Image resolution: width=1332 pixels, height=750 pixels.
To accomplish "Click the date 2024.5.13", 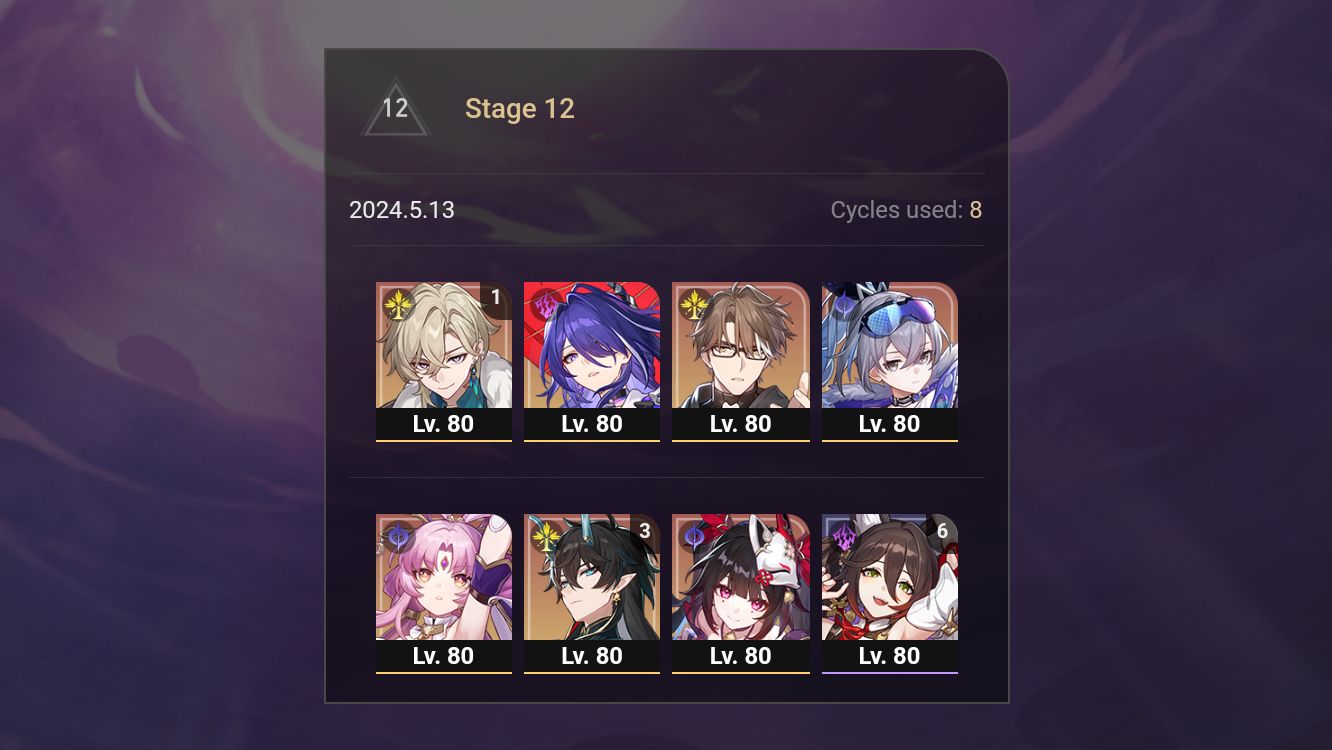I will pyautogui.click(x=402, y=210).
